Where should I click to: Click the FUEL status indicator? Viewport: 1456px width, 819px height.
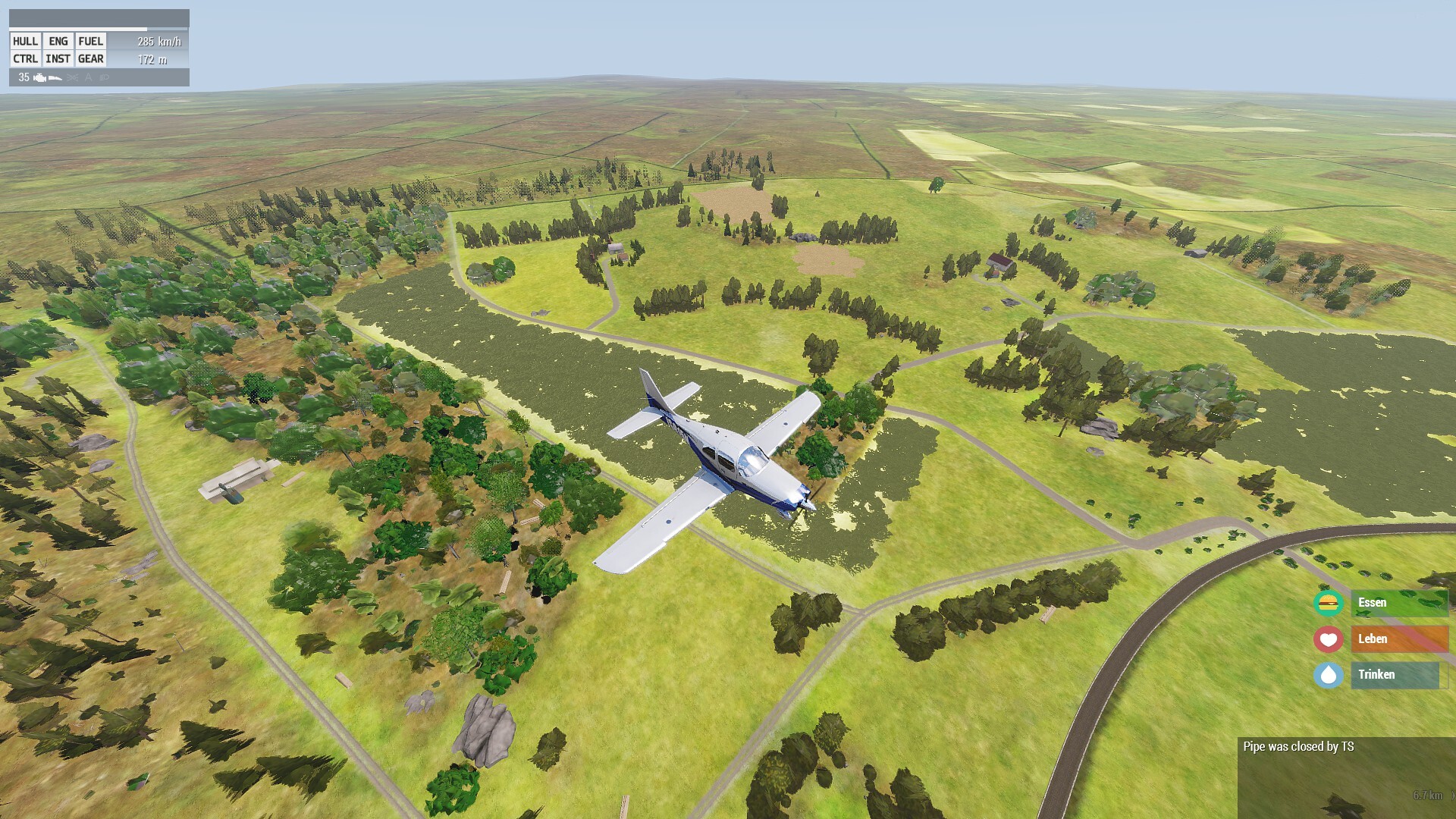click(91, 42)
